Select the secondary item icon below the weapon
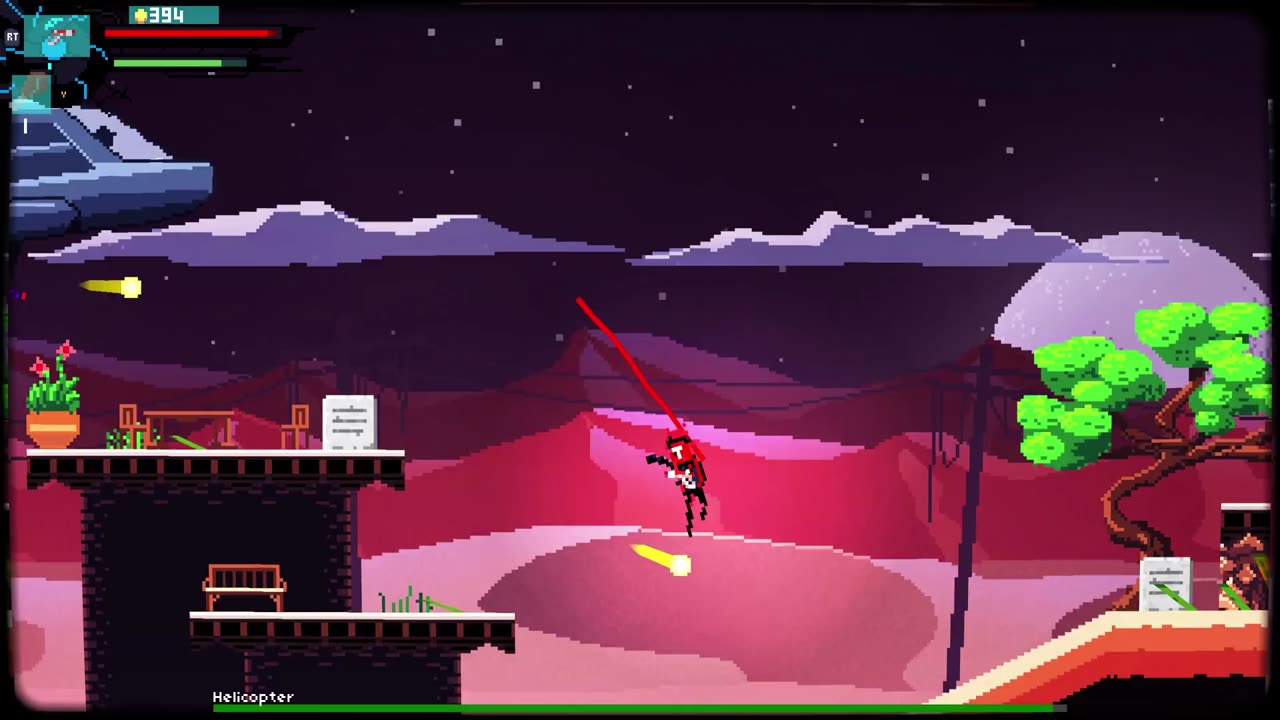1280x720 pixels. [x=32, y=90]
